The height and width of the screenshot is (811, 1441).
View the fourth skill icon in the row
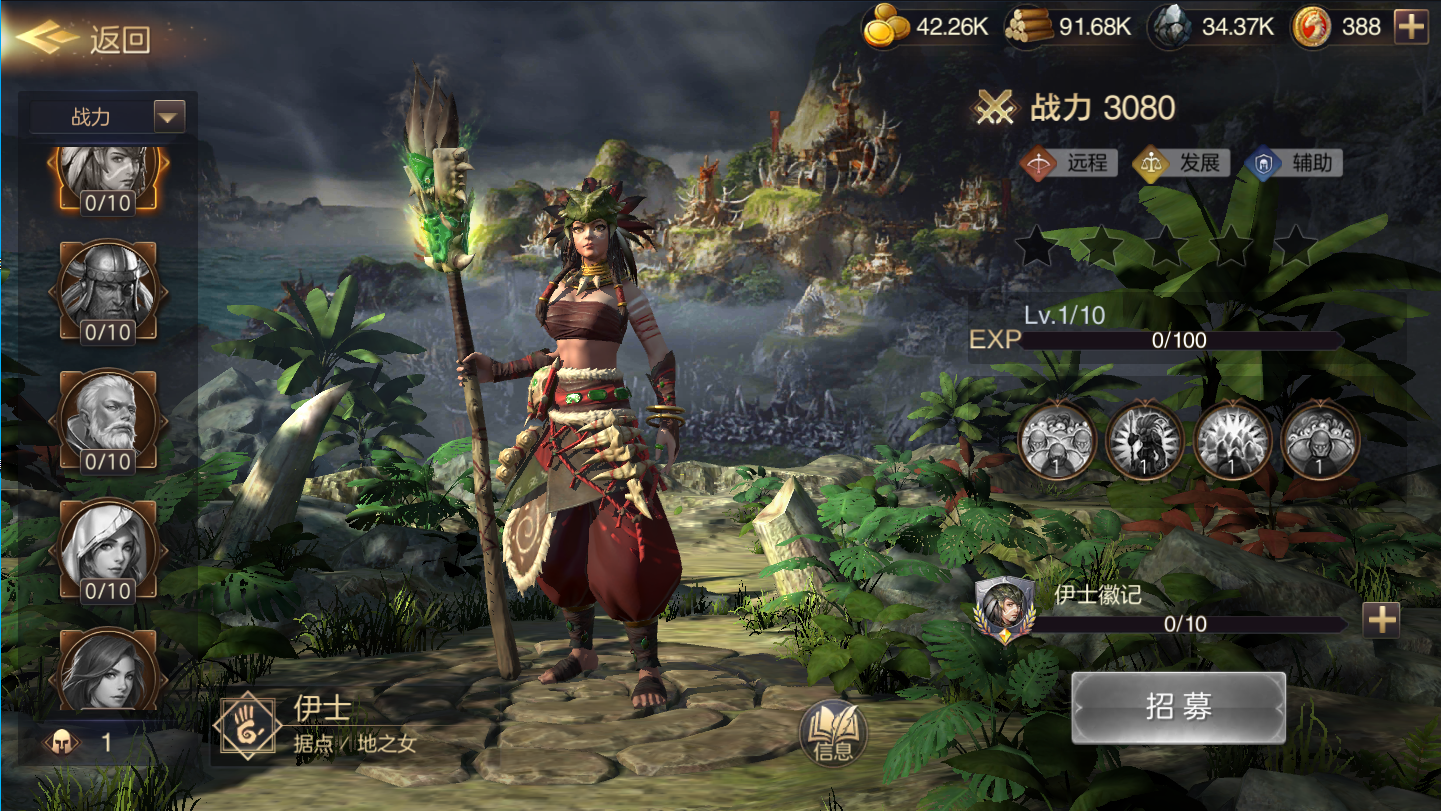tap(1320, 440)
